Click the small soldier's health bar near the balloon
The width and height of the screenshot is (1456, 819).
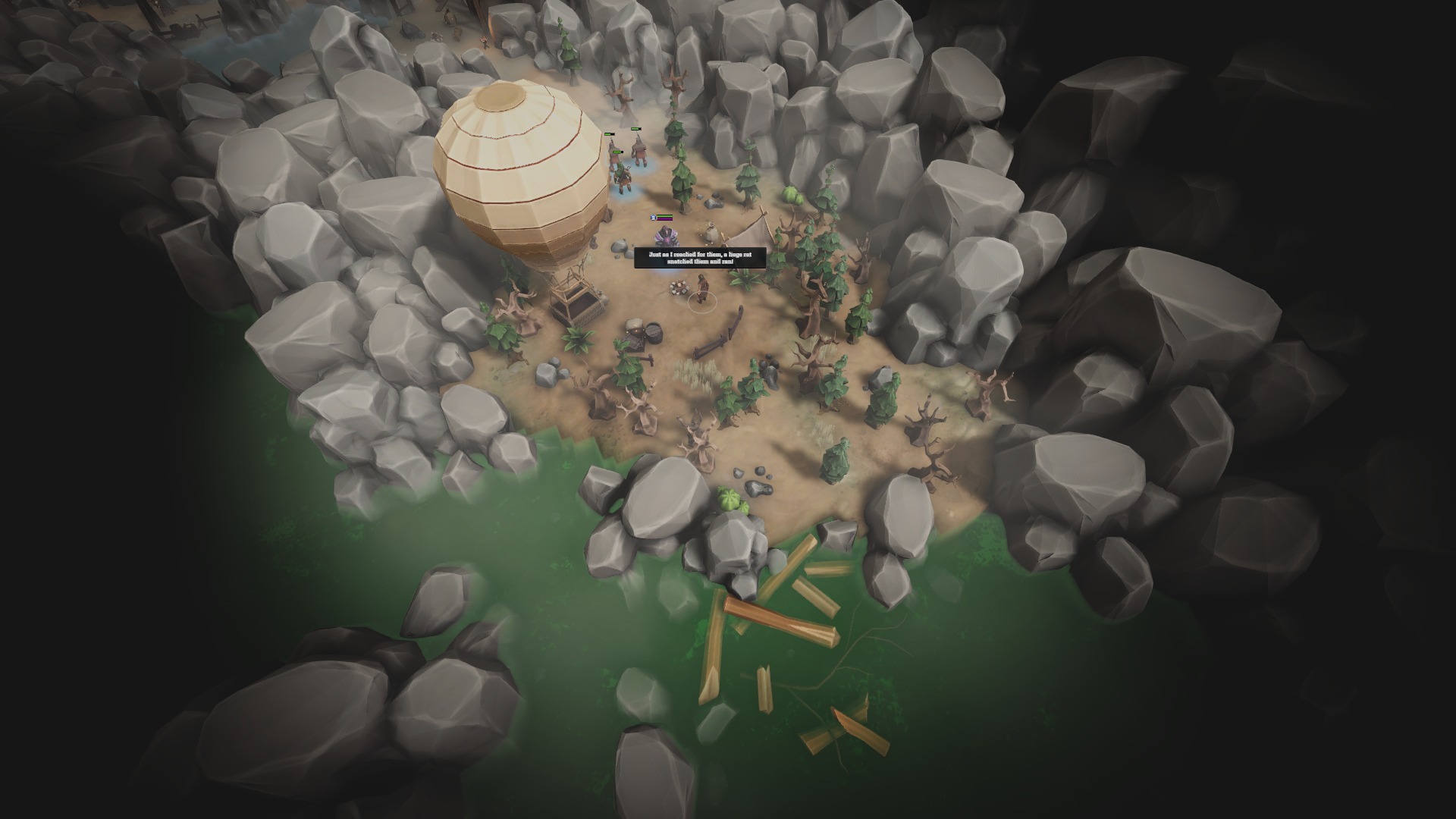point(617,152)
